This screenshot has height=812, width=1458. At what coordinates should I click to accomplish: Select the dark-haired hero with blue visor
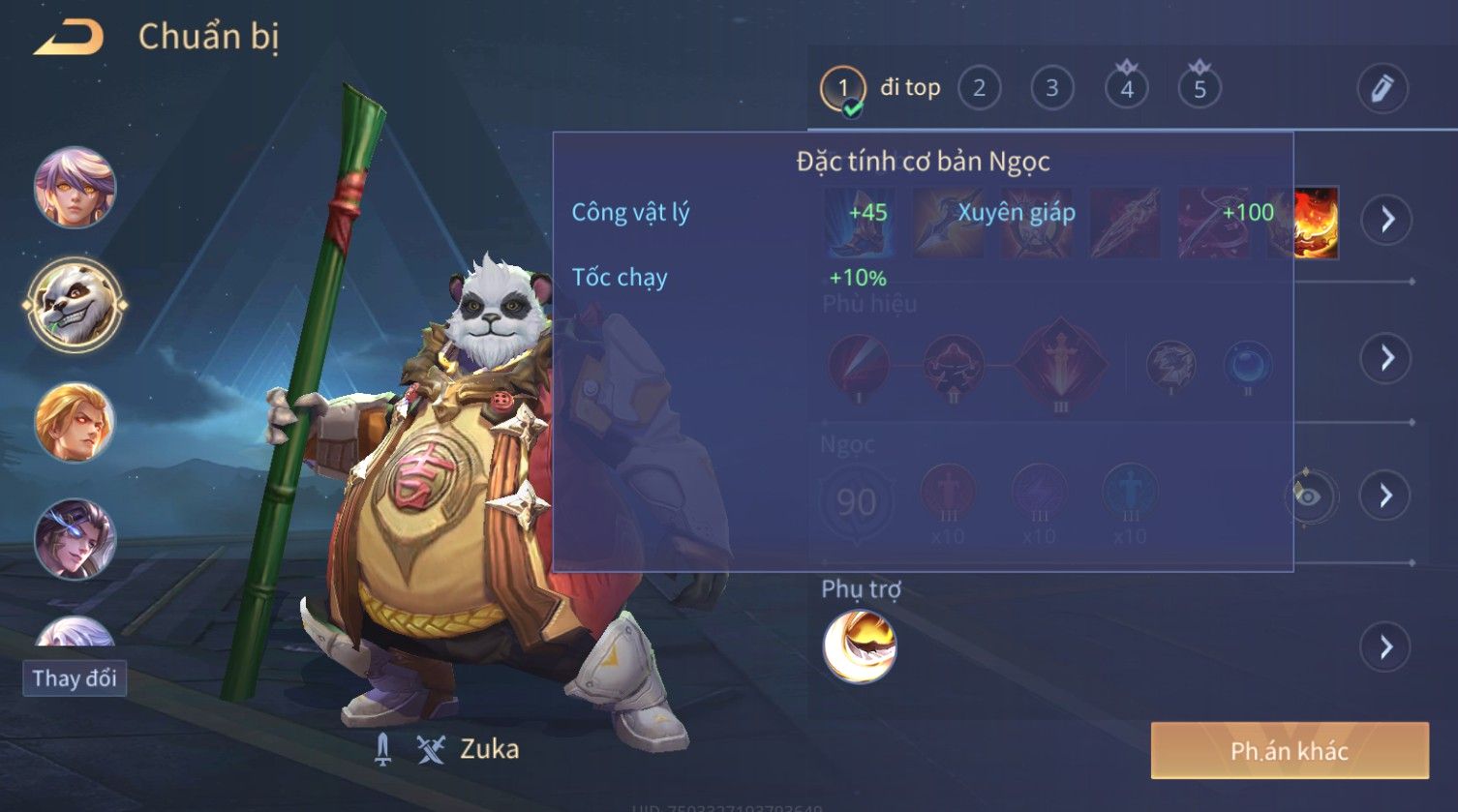[75, 538]
